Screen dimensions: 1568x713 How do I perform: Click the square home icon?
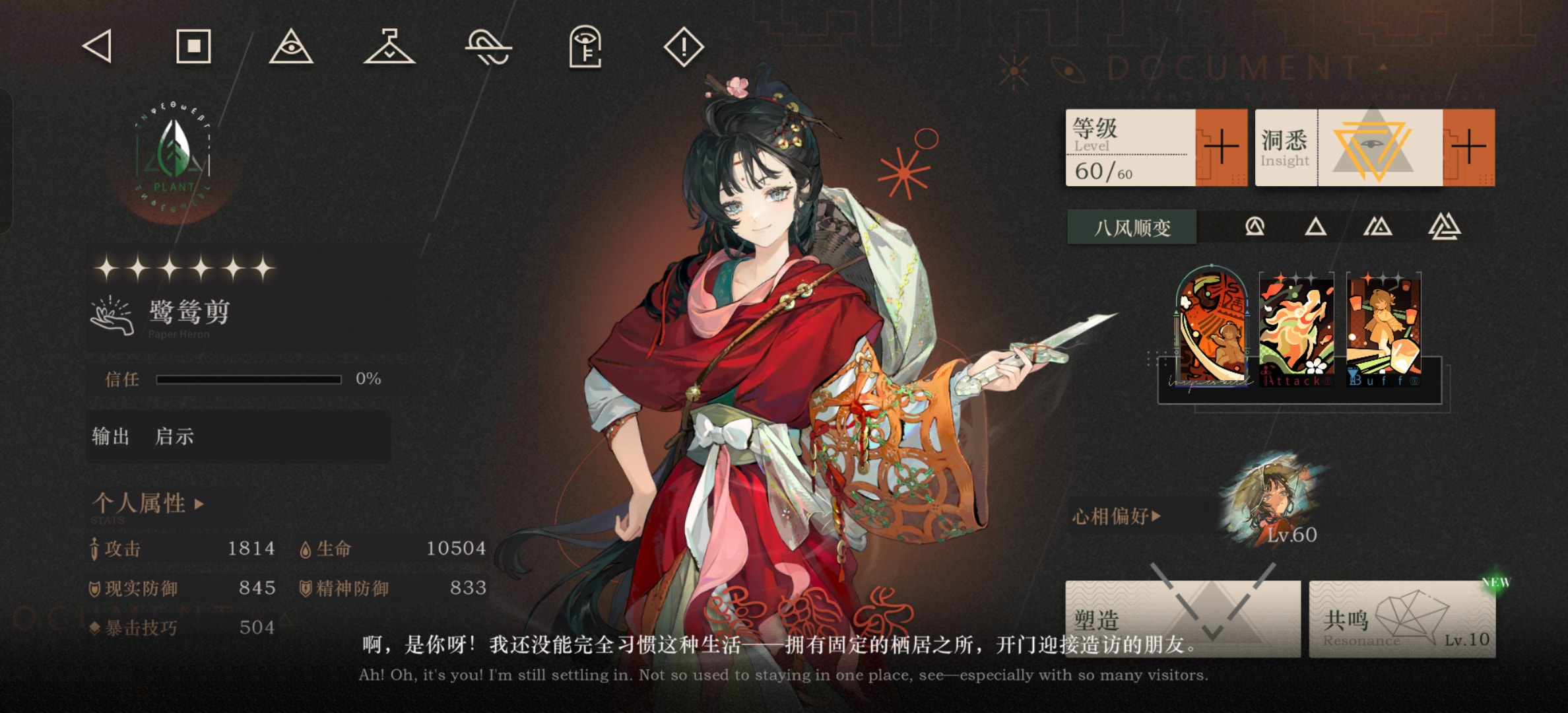point(193,47)
